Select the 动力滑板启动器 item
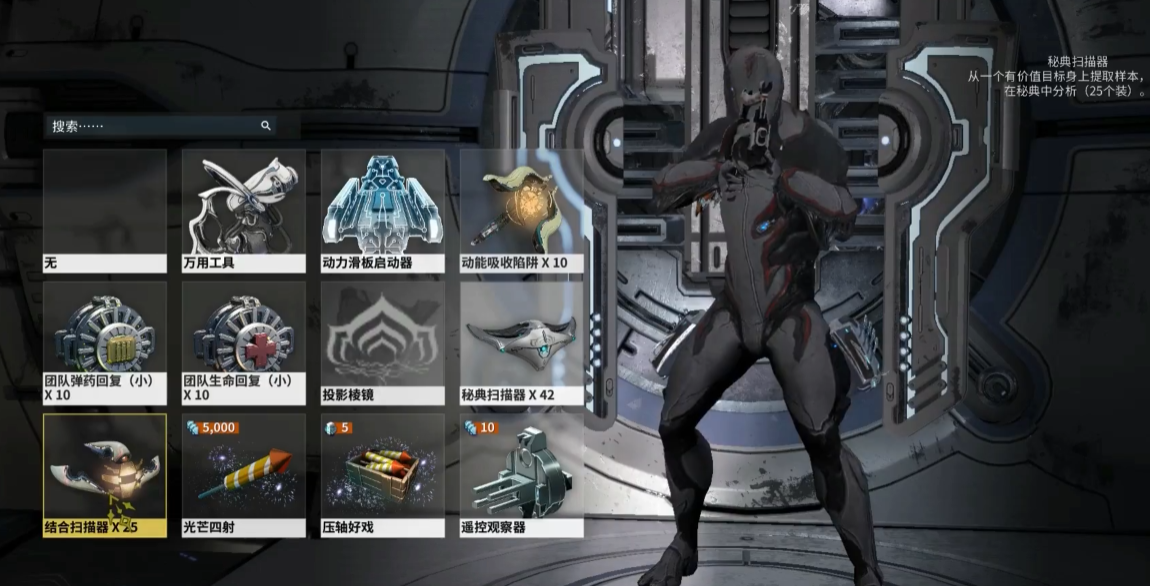 (x=382, y=211)
